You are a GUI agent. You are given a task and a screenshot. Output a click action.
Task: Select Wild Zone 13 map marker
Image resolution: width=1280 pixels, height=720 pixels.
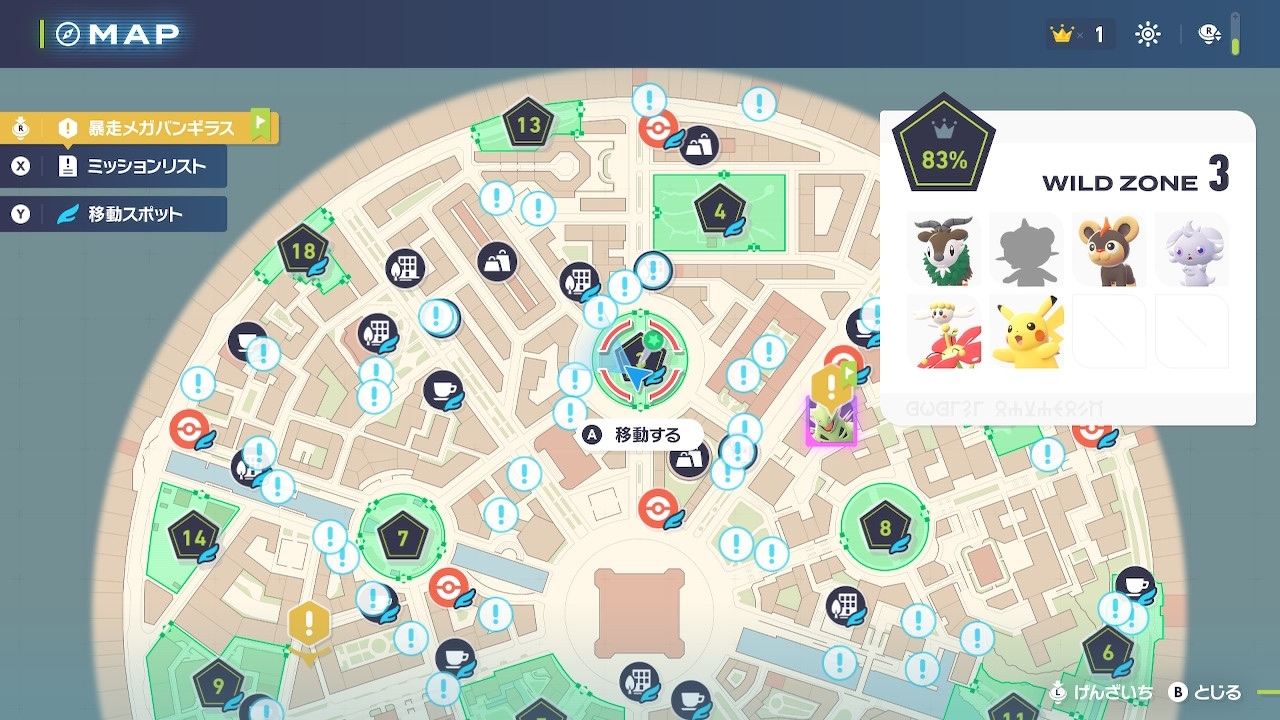click(x=528, y=126)
